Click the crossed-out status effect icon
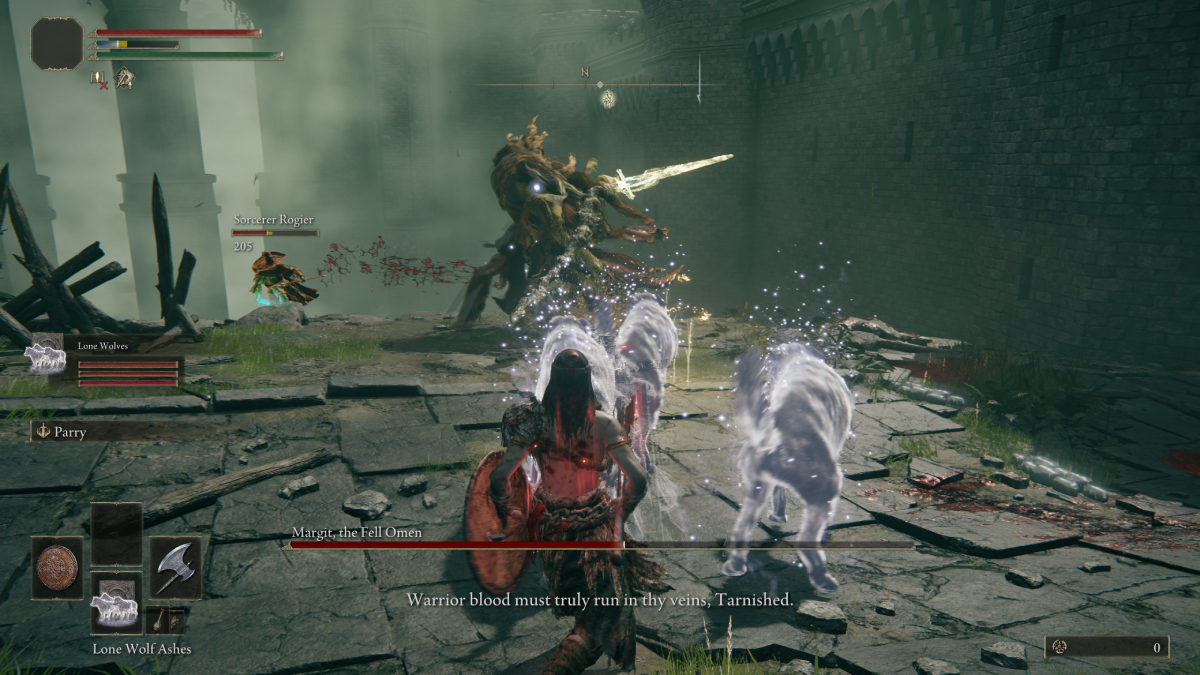1200x675 pixels. pos(98,78)
